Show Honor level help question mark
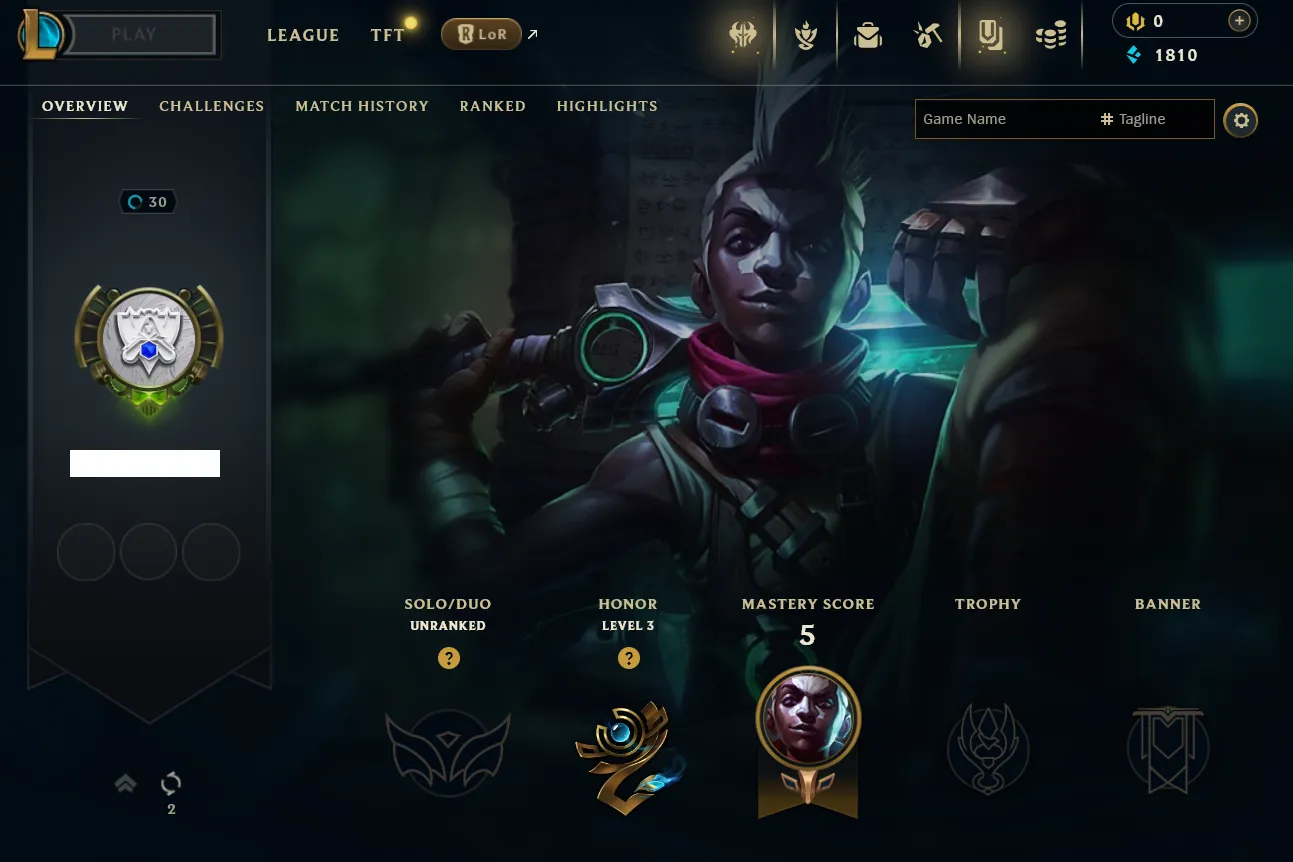Screen dimensions: 1293x862 [x=628, y=658]
